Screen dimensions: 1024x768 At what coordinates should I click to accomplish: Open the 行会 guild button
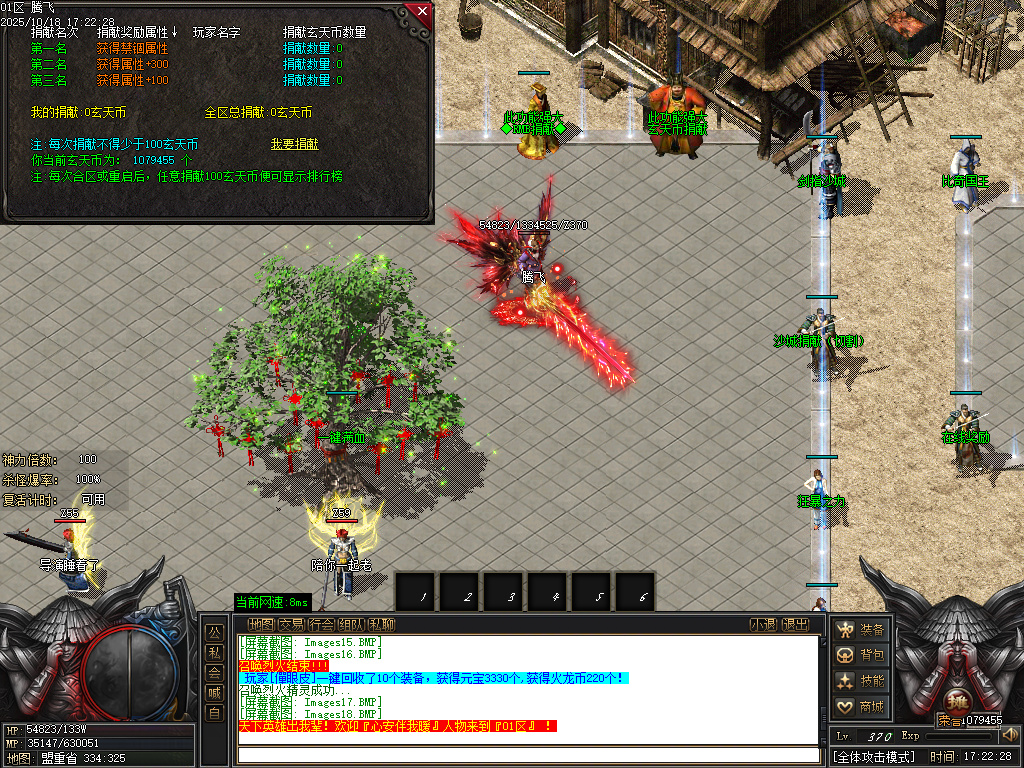(322, 625)
